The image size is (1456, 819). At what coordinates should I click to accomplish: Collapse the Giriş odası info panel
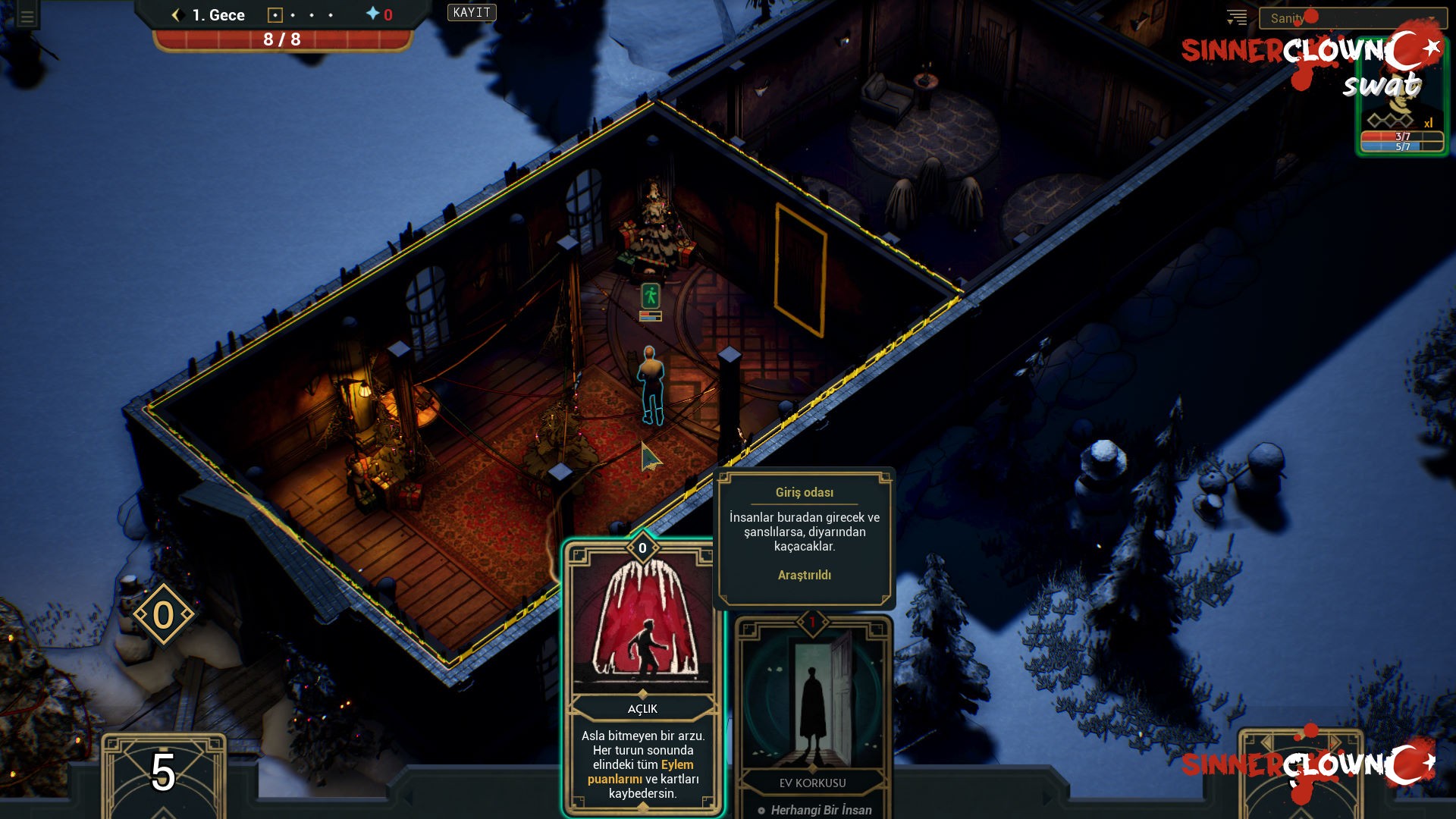(806, 492)
